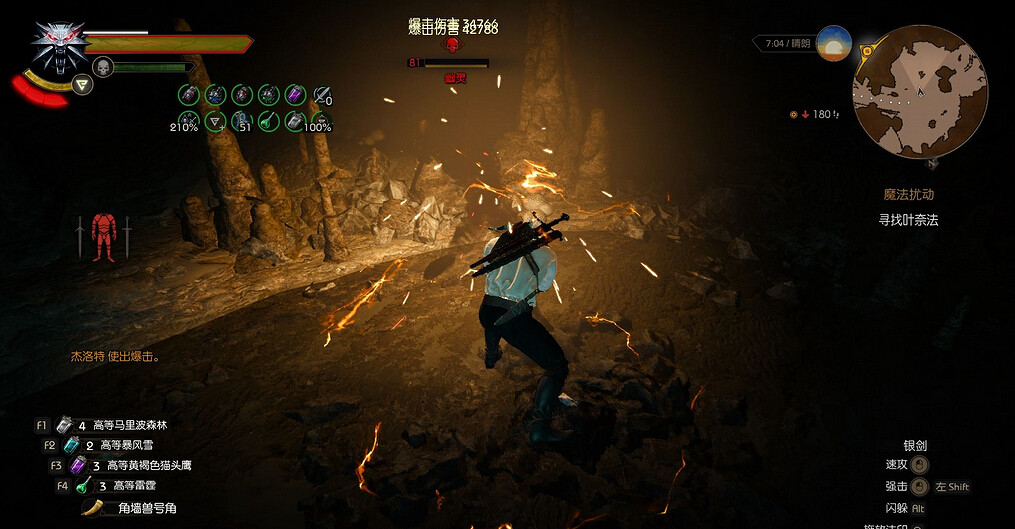The height and width of the screenshot is (529, 1015).
Task: Click the green flask buff icon
Action: tap(268, 121)
